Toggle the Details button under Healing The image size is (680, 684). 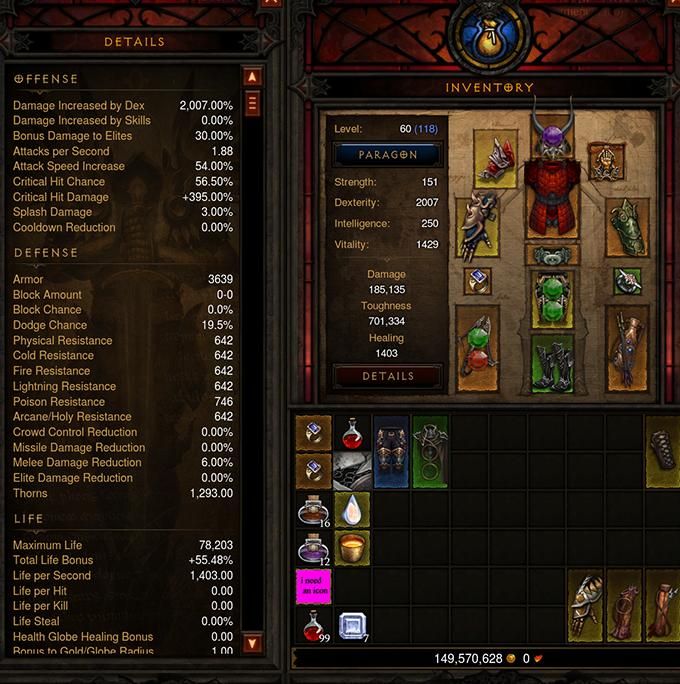point(388,376)
